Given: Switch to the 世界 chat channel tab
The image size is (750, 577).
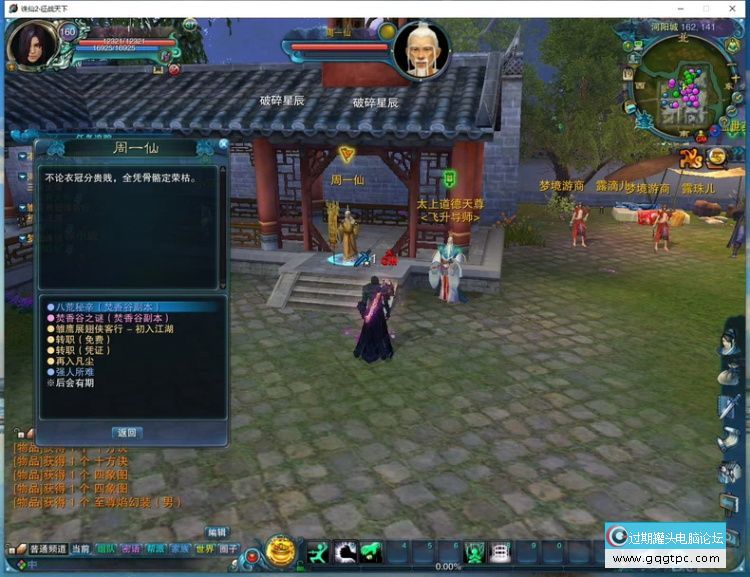Looking at the screenshot, I should click(204, 549).
